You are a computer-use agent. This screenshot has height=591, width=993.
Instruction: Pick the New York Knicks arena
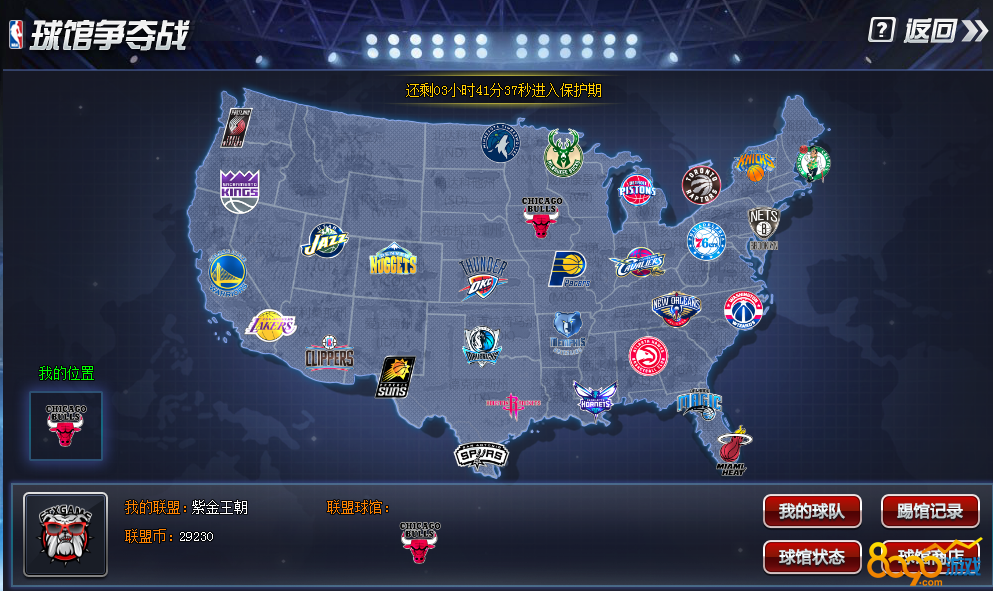pos(755,163)
